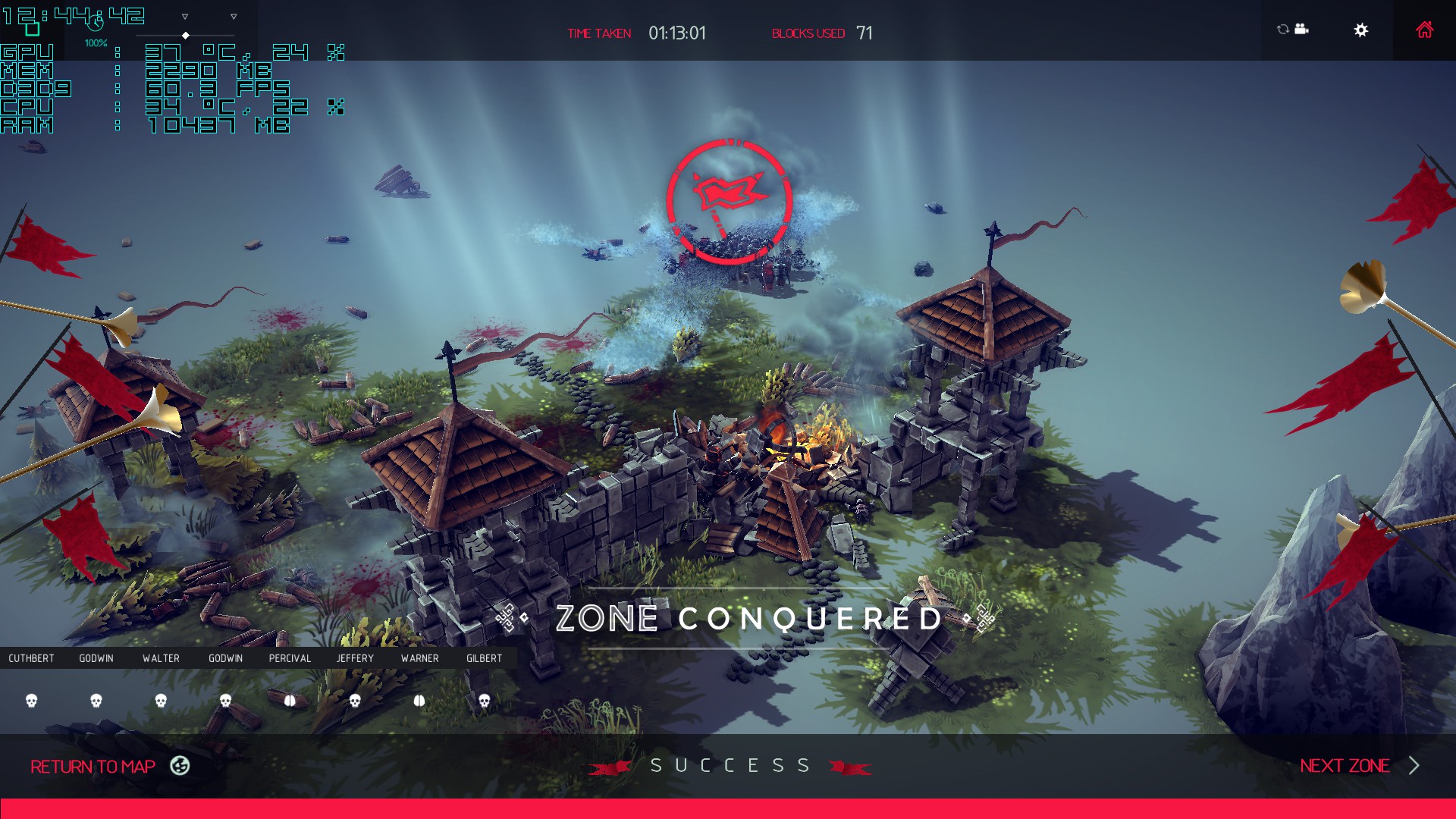The image size is (1456, 819).
Task: Click the replay loop icon
Action: pyautogui.click(x=1282, y=29)
